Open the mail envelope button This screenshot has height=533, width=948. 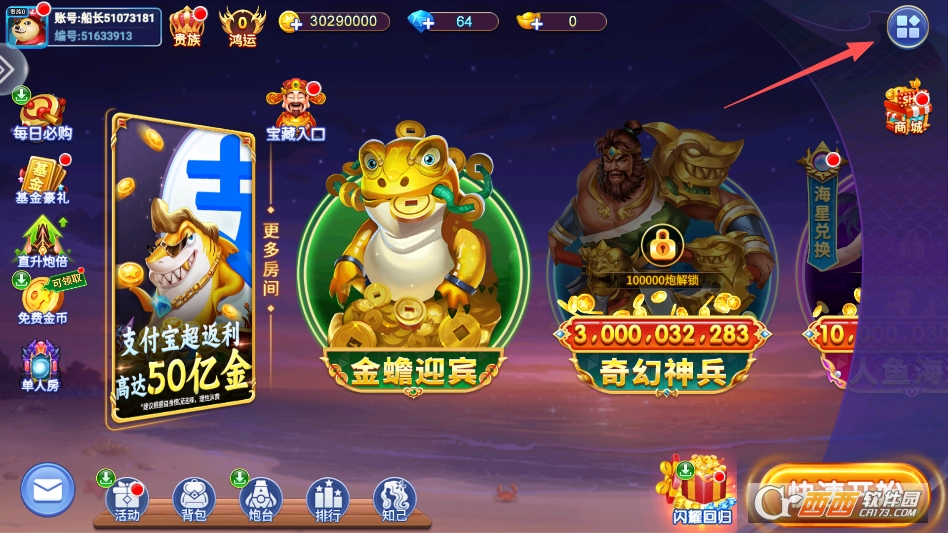click(47, 490)
